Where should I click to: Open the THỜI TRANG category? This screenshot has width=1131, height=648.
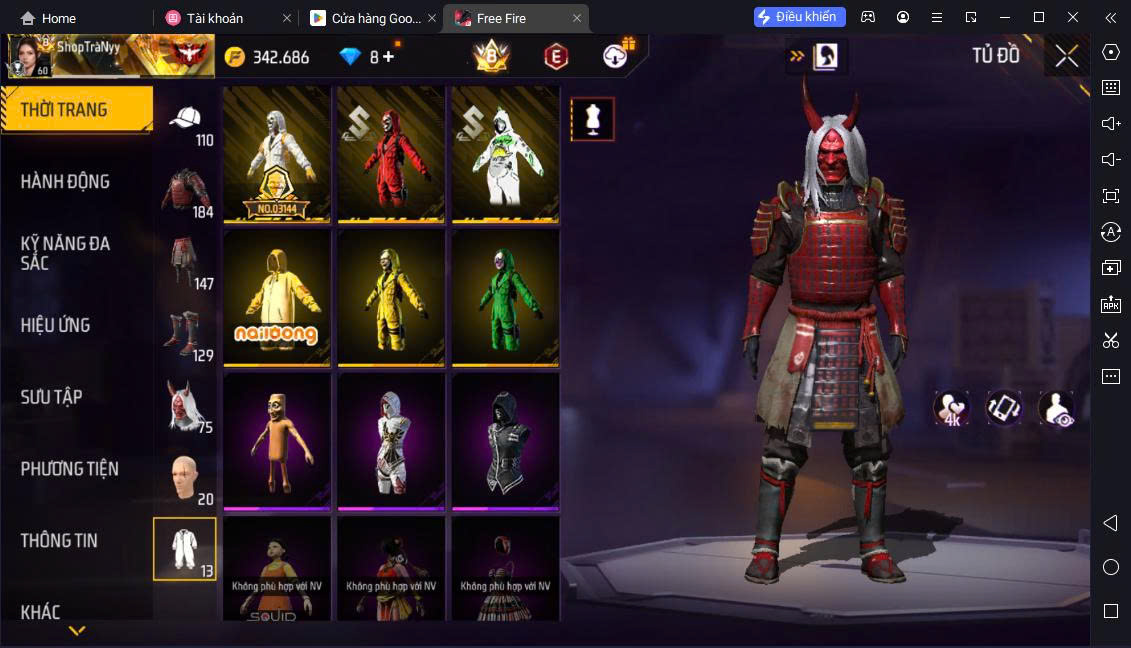(x=76, y=110)
